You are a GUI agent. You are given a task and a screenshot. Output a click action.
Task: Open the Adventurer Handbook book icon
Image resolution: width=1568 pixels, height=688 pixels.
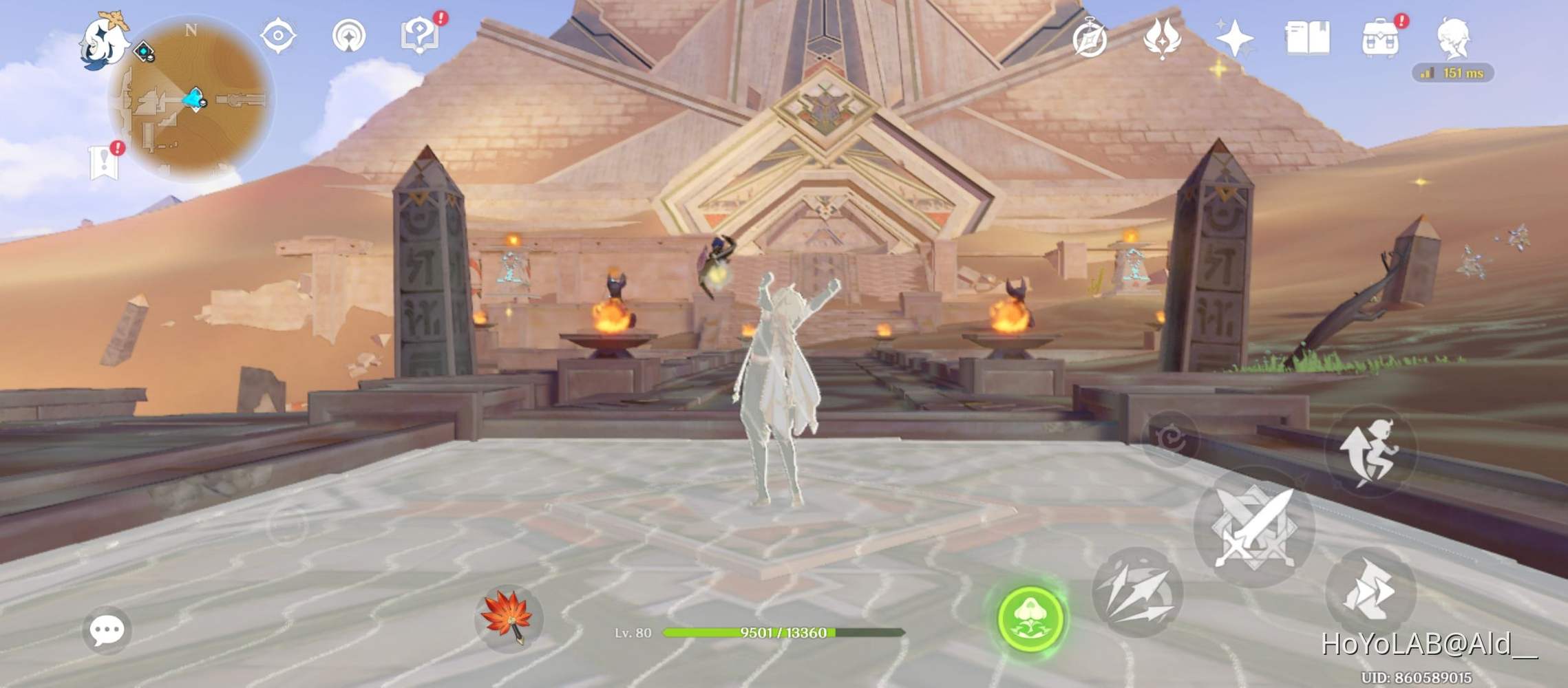point(1309,39)
